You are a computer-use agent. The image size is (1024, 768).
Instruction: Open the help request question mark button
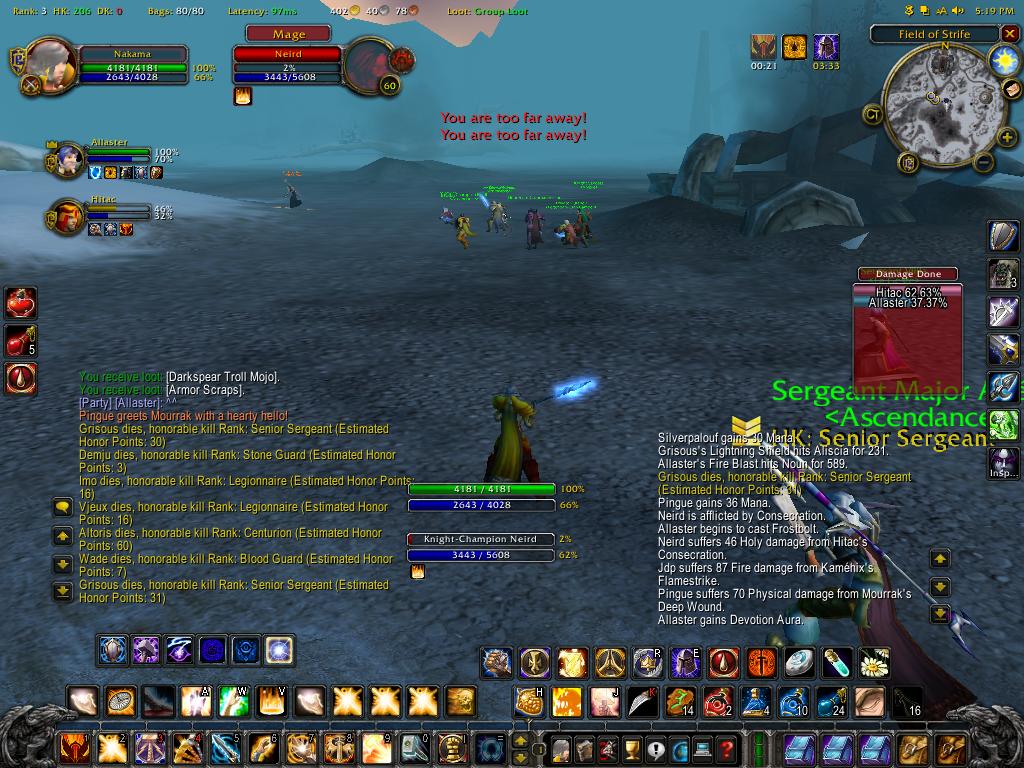click(727, 747)
